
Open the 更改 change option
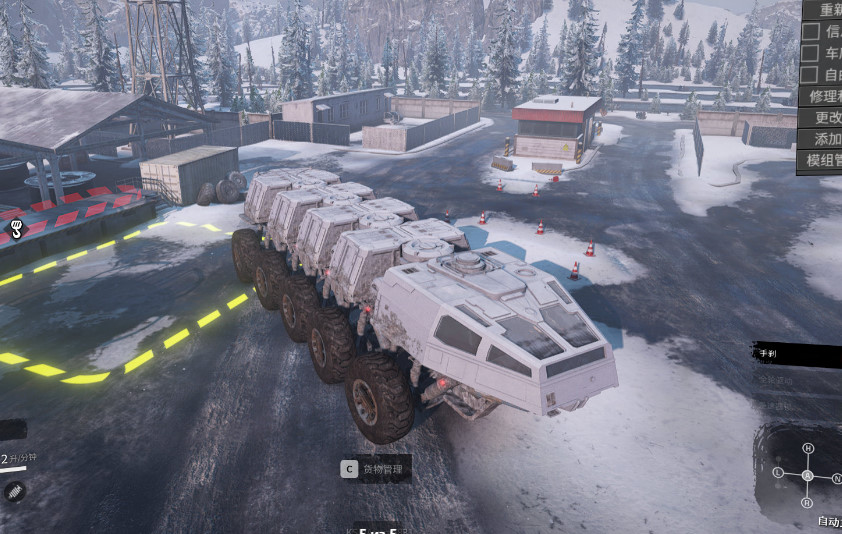pyautogui.click(x=822, y=118)
